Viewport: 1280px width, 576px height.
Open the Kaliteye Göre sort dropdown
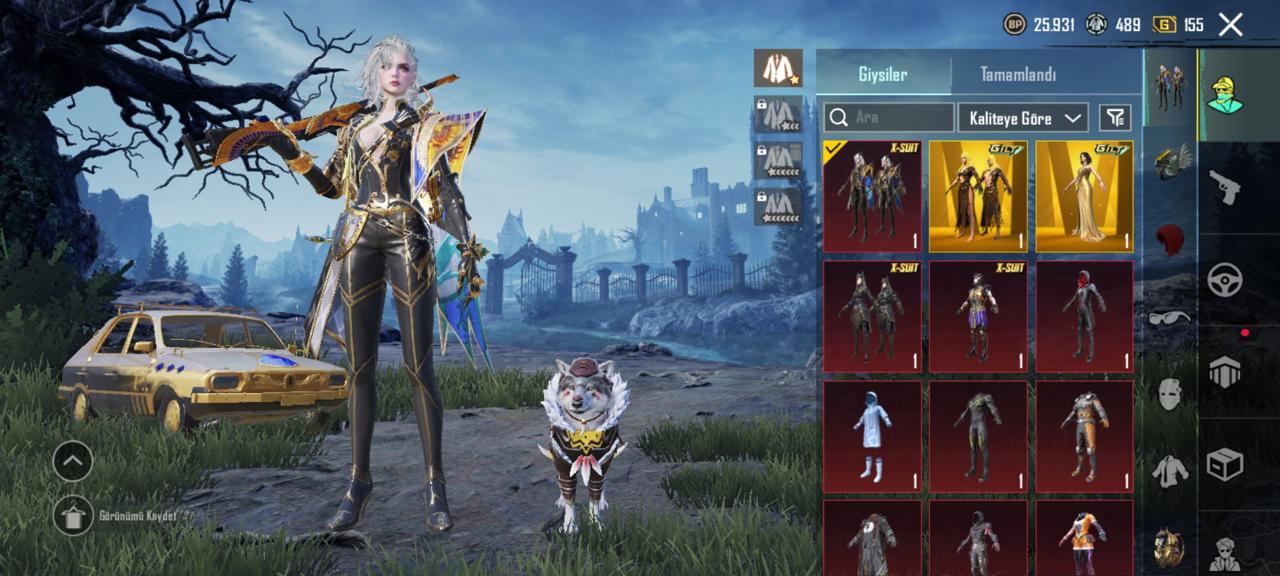coord(1022,118)
